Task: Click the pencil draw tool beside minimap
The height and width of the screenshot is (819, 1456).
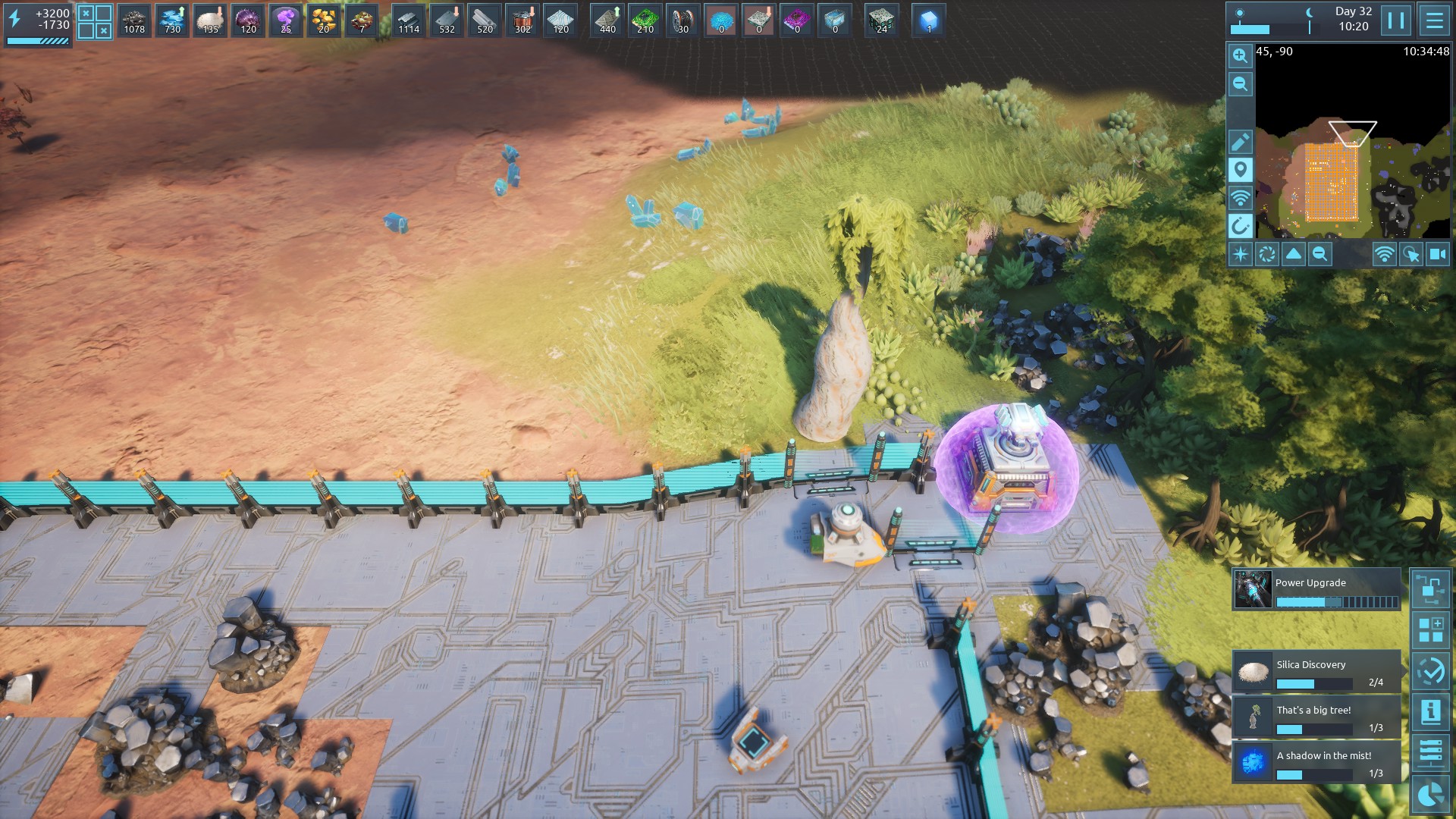Action: click(x=1240, y=142)
